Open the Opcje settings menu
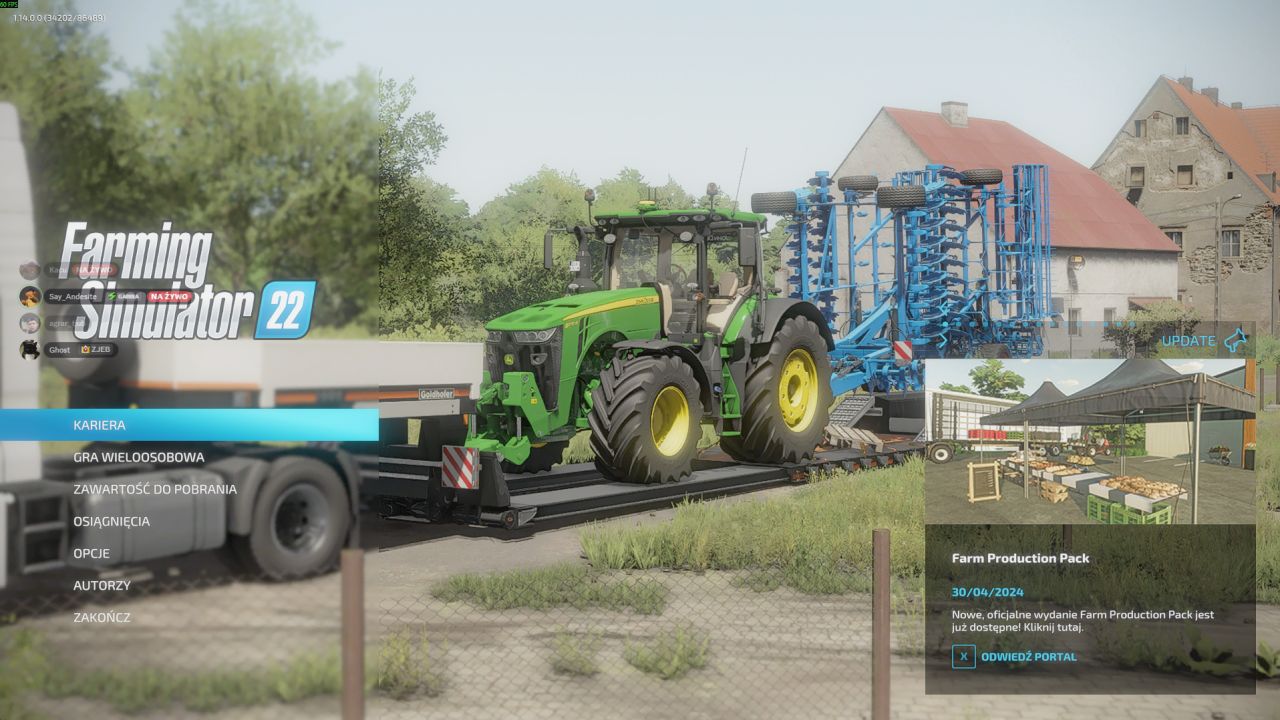Viewport: 1280px width, 720px height. coord(91,553)
